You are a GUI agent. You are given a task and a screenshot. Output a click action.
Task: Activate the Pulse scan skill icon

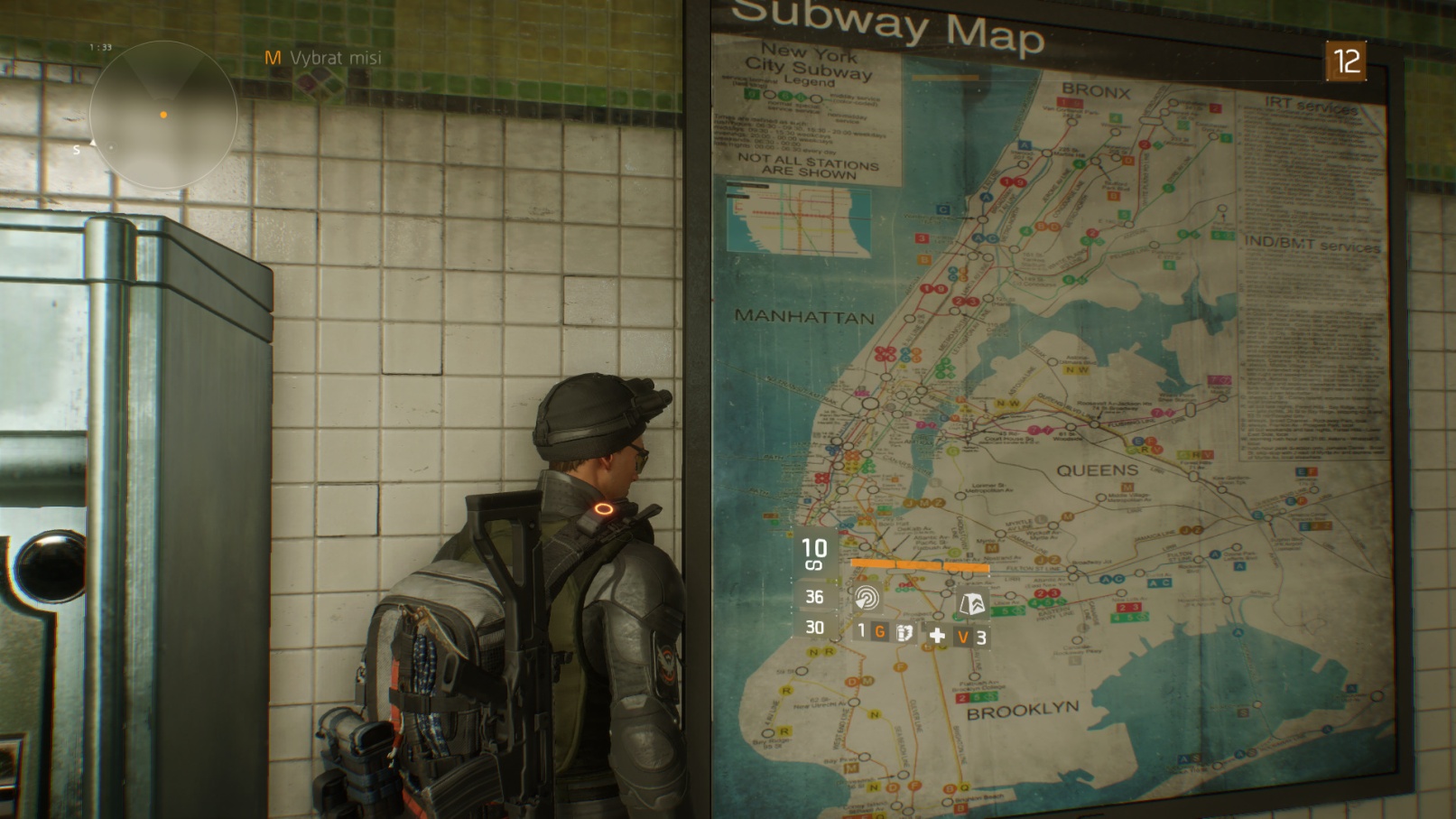coord(867,598)
